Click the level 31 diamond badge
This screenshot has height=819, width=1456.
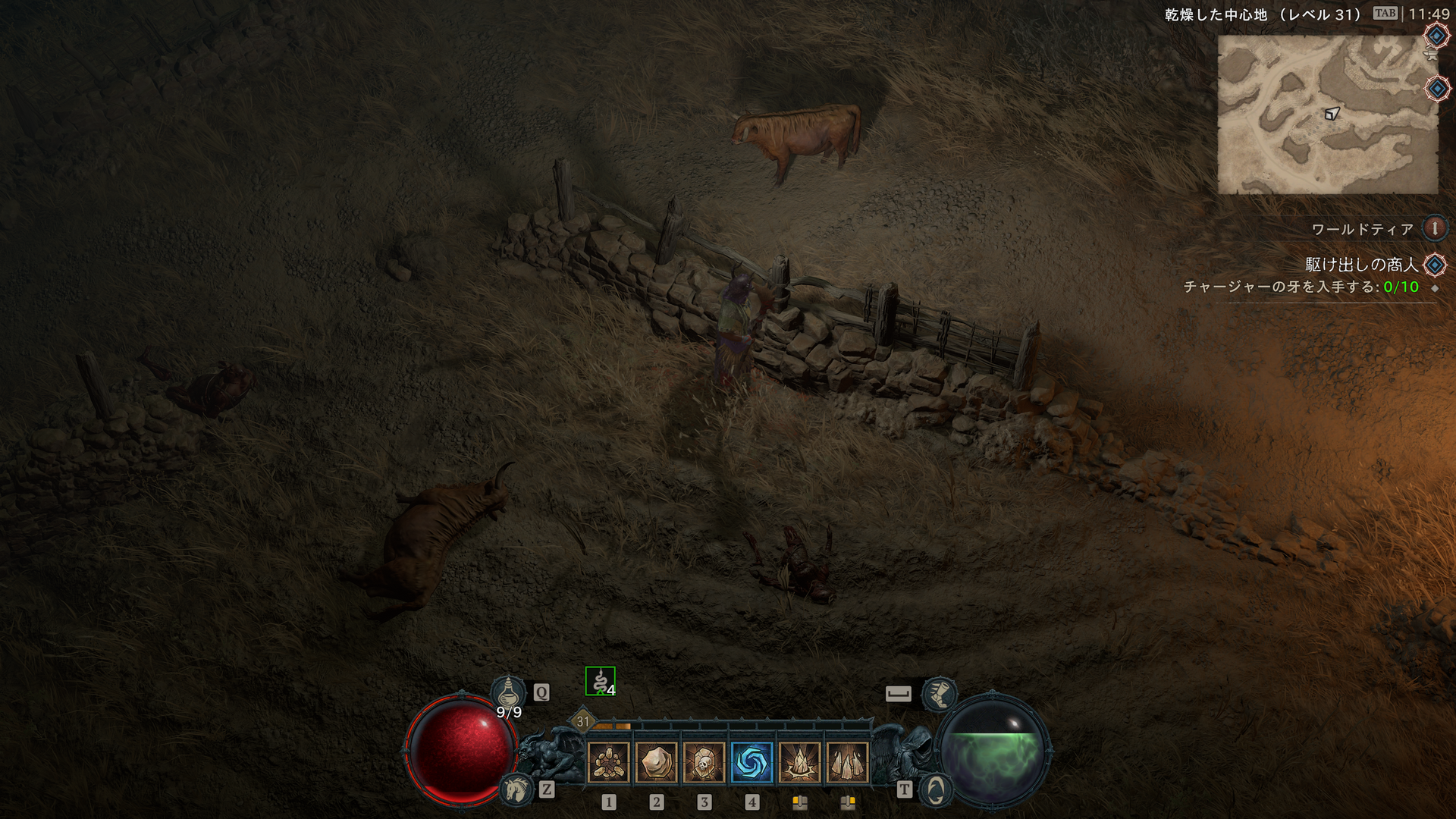(582, 721)
